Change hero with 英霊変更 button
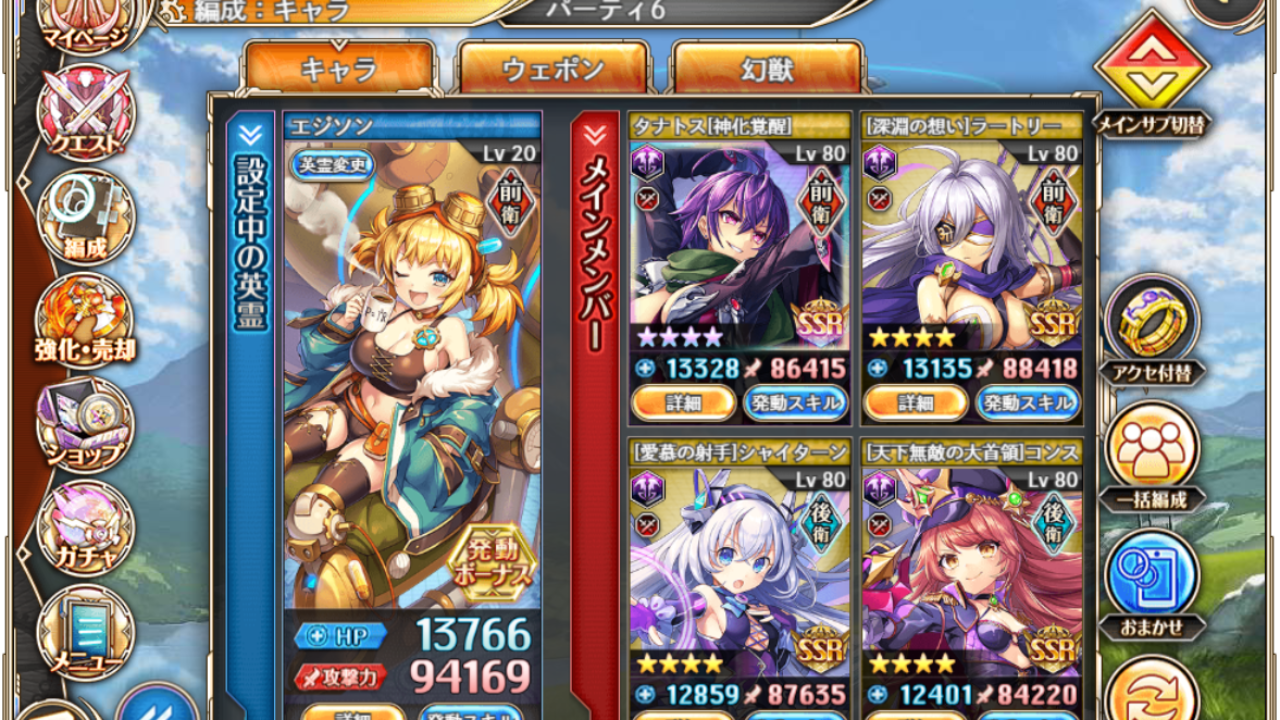This screenshot has height=720, width=1280. click(x=332, y=165)
